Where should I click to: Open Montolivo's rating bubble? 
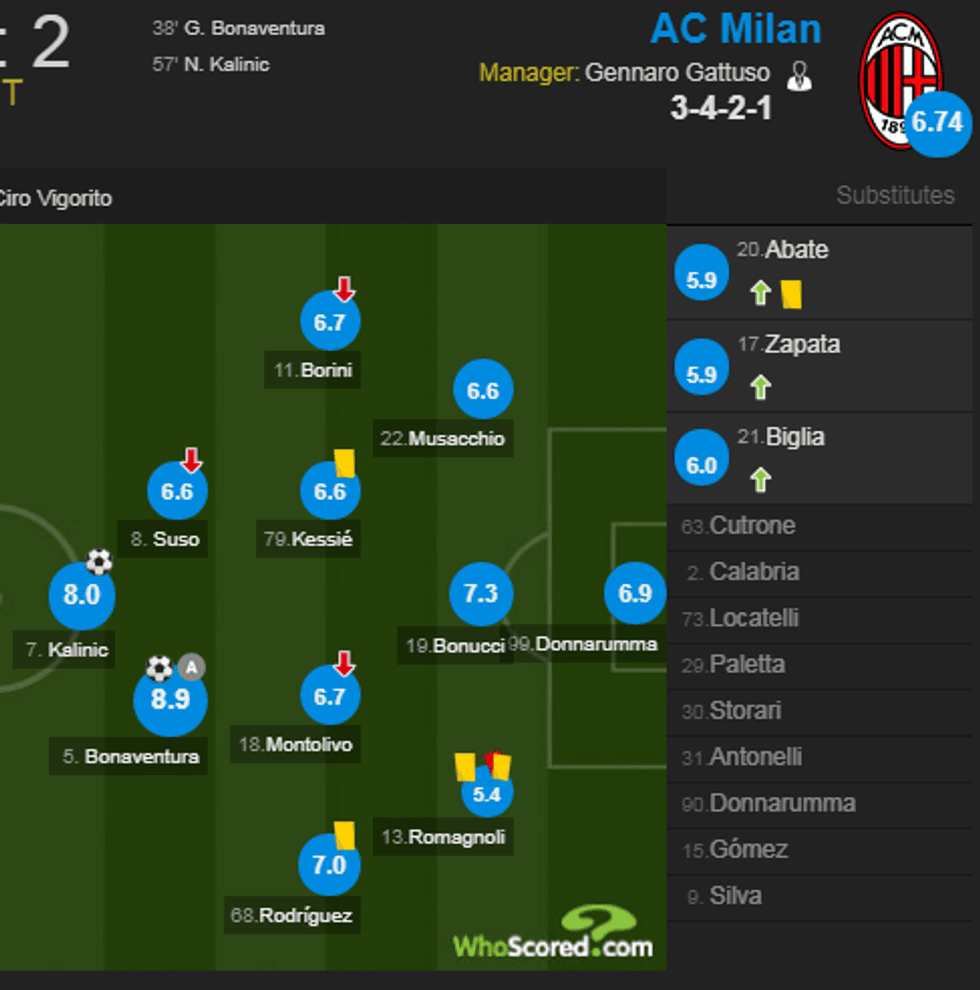[x=329, y=696]
